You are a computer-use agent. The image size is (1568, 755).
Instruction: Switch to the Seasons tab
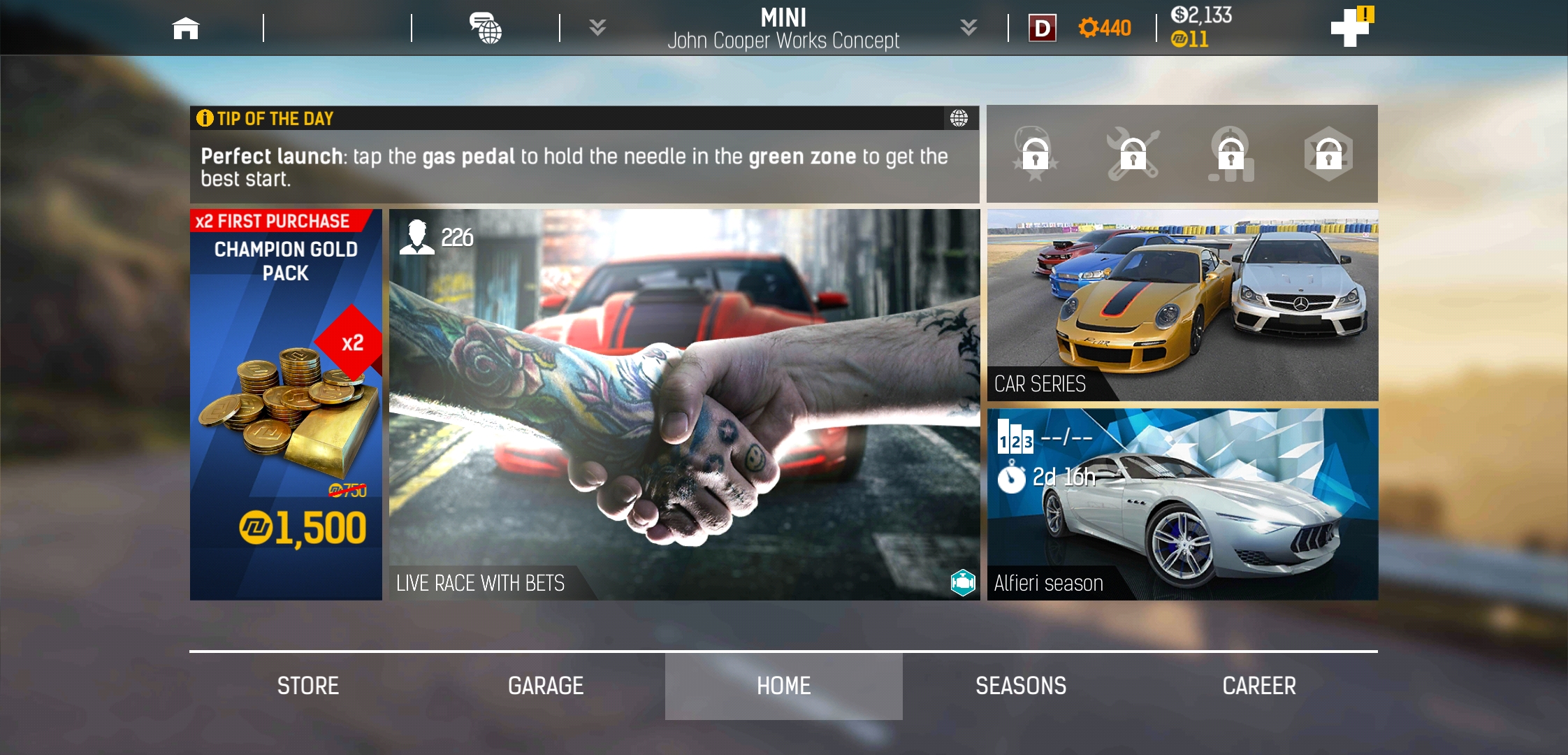pos(1021,686)
